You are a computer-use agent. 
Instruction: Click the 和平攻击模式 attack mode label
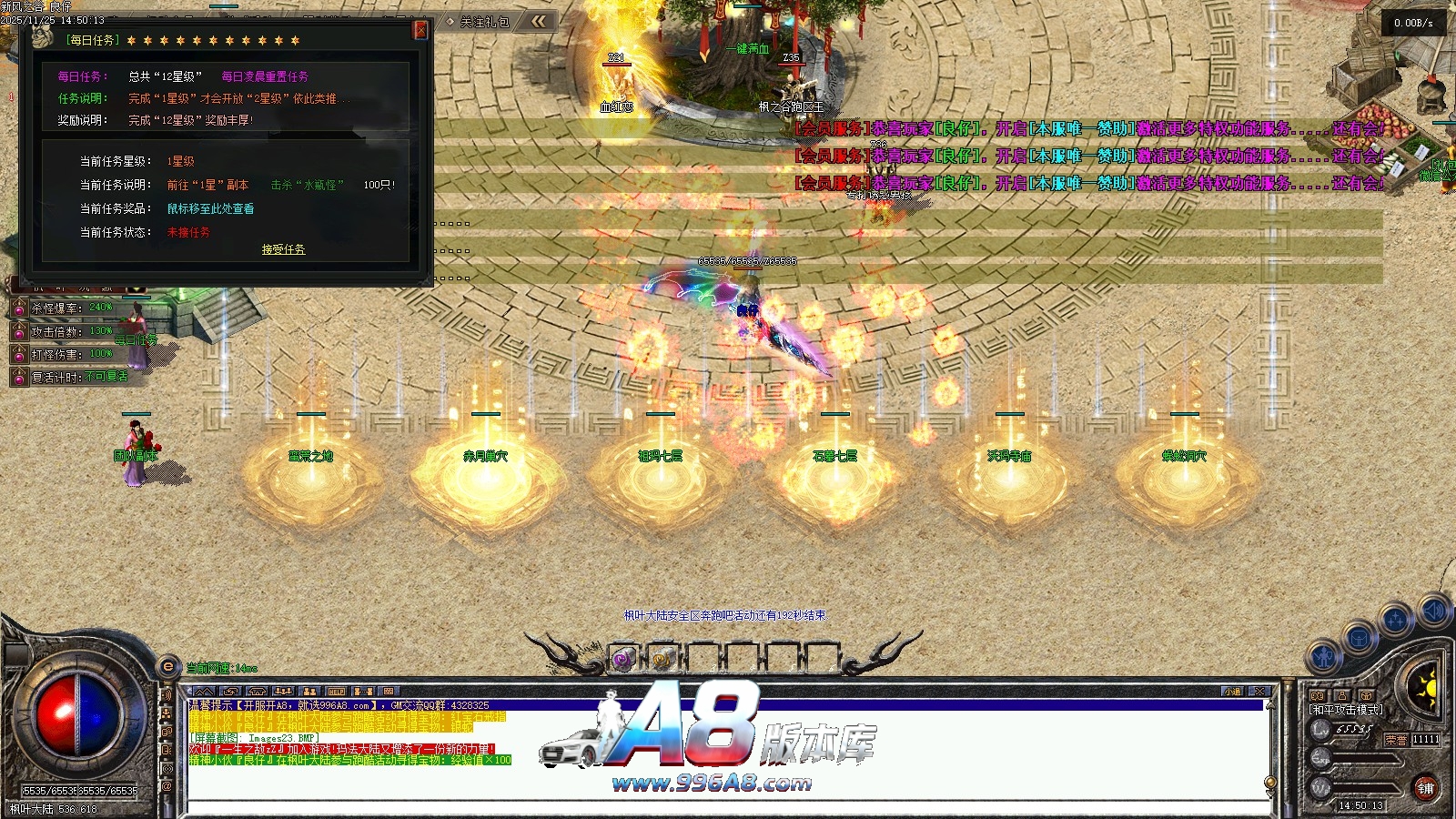pyautogui.click(x=1346, y=710)
